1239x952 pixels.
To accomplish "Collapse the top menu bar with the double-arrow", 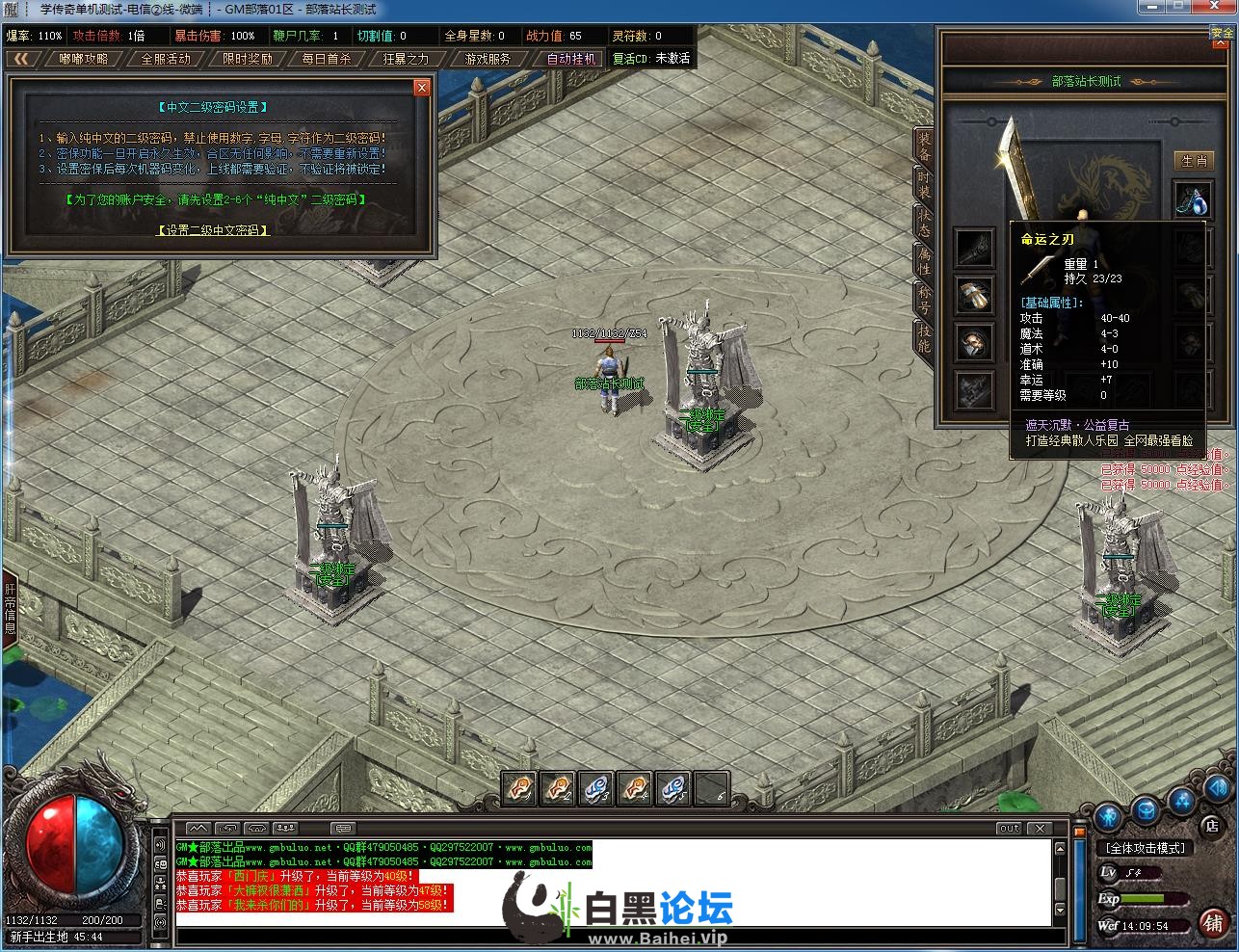I will (21, 59).
